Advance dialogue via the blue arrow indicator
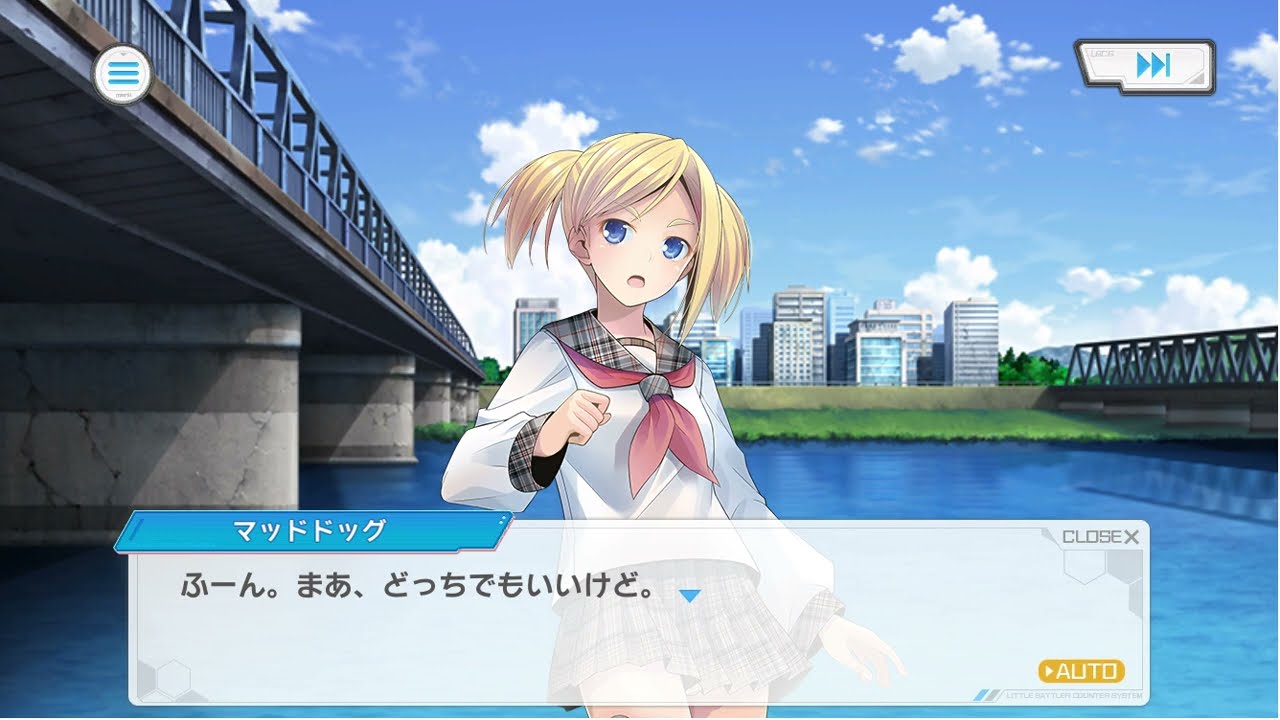 point(689,596)
